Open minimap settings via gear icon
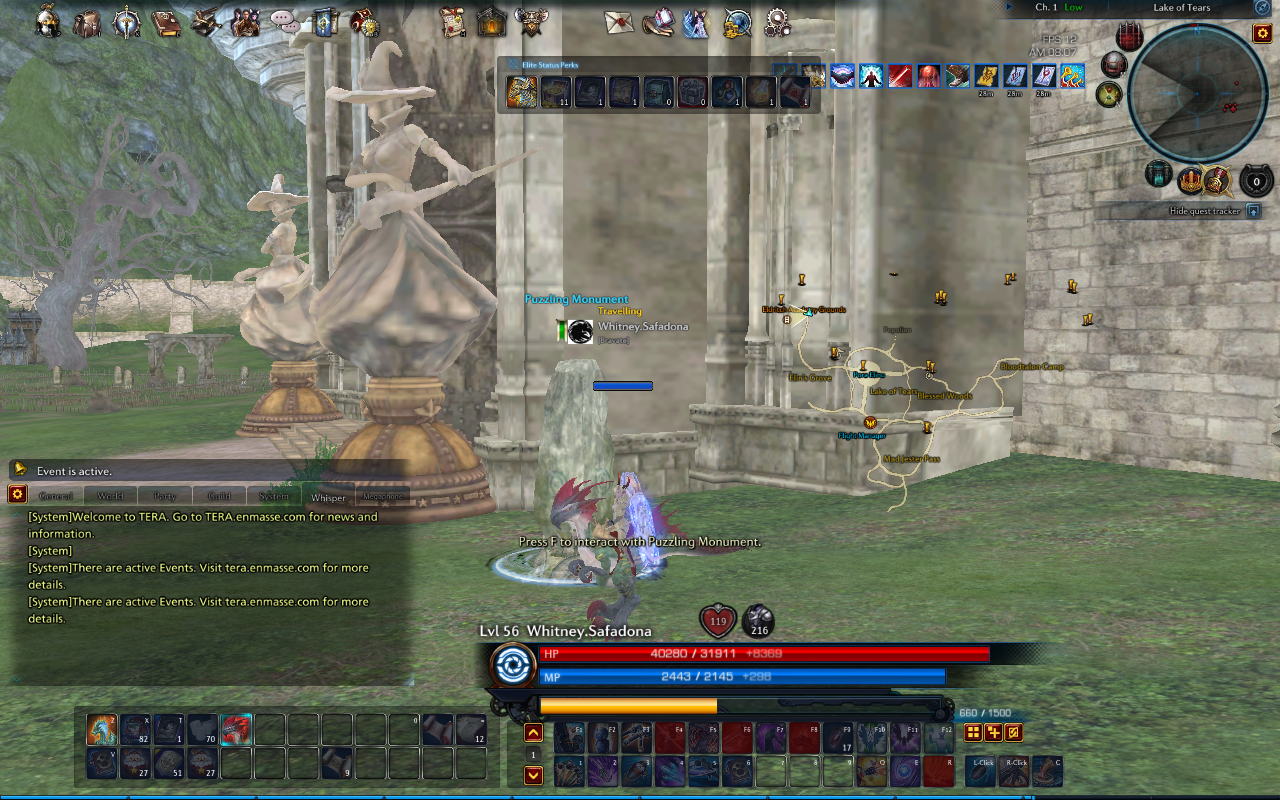Screen dimensions: 1280x800 pyautogui.click(x=1262, y=33)
